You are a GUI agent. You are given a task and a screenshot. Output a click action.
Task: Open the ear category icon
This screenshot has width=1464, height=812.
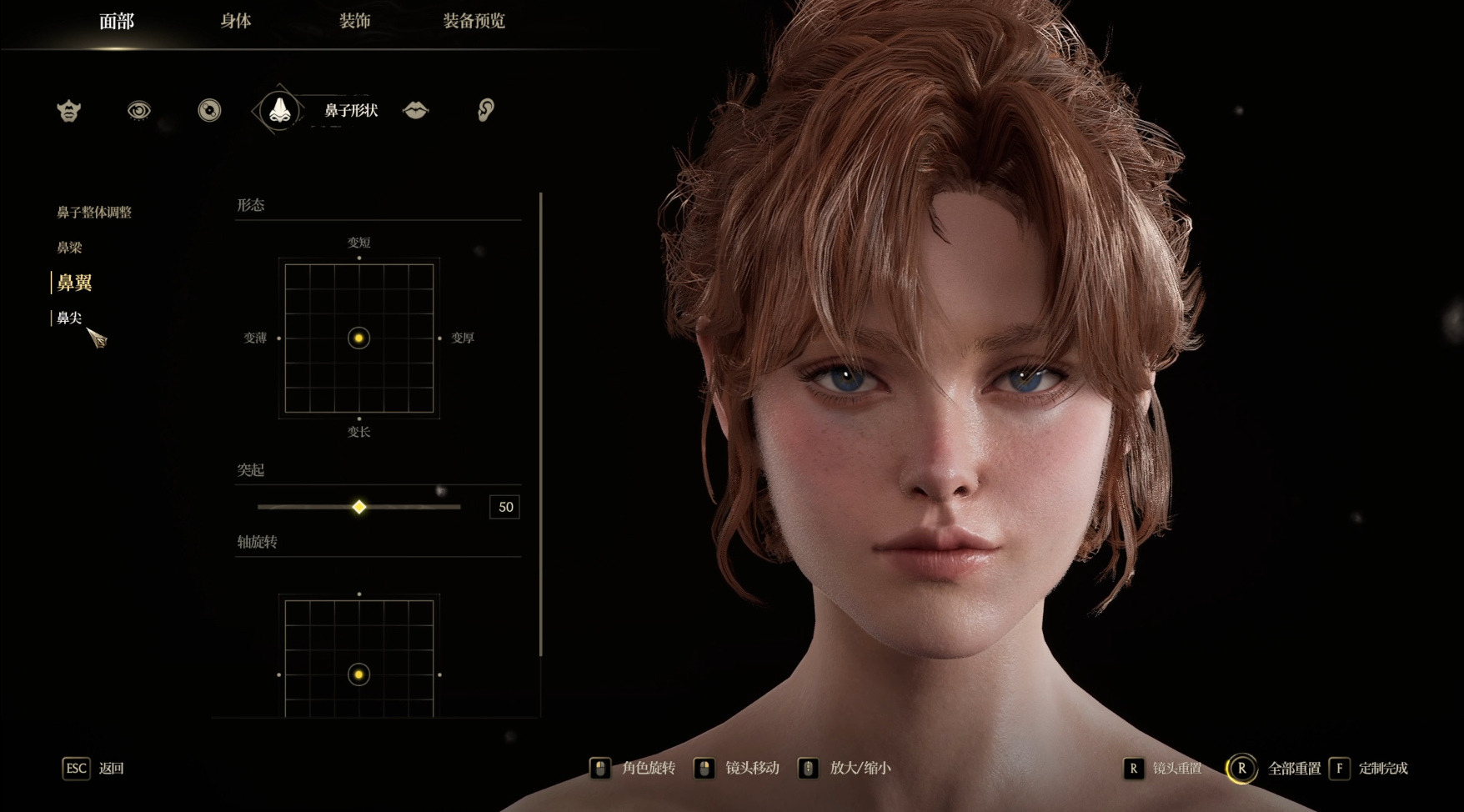[x=485, y=110]
